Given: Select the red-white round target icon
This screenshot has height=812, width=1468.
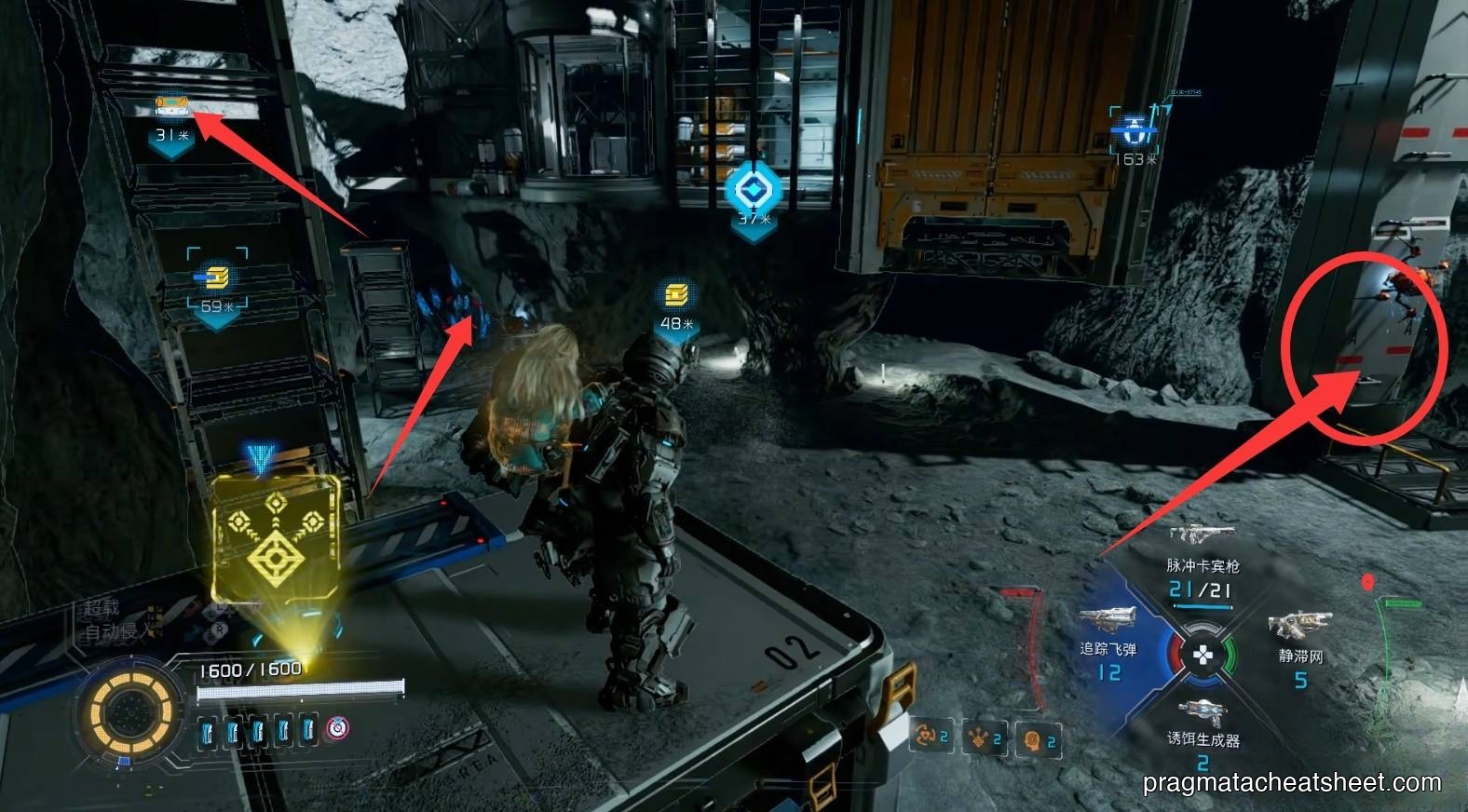Looking at the screenshot, I should pos(336,729).
